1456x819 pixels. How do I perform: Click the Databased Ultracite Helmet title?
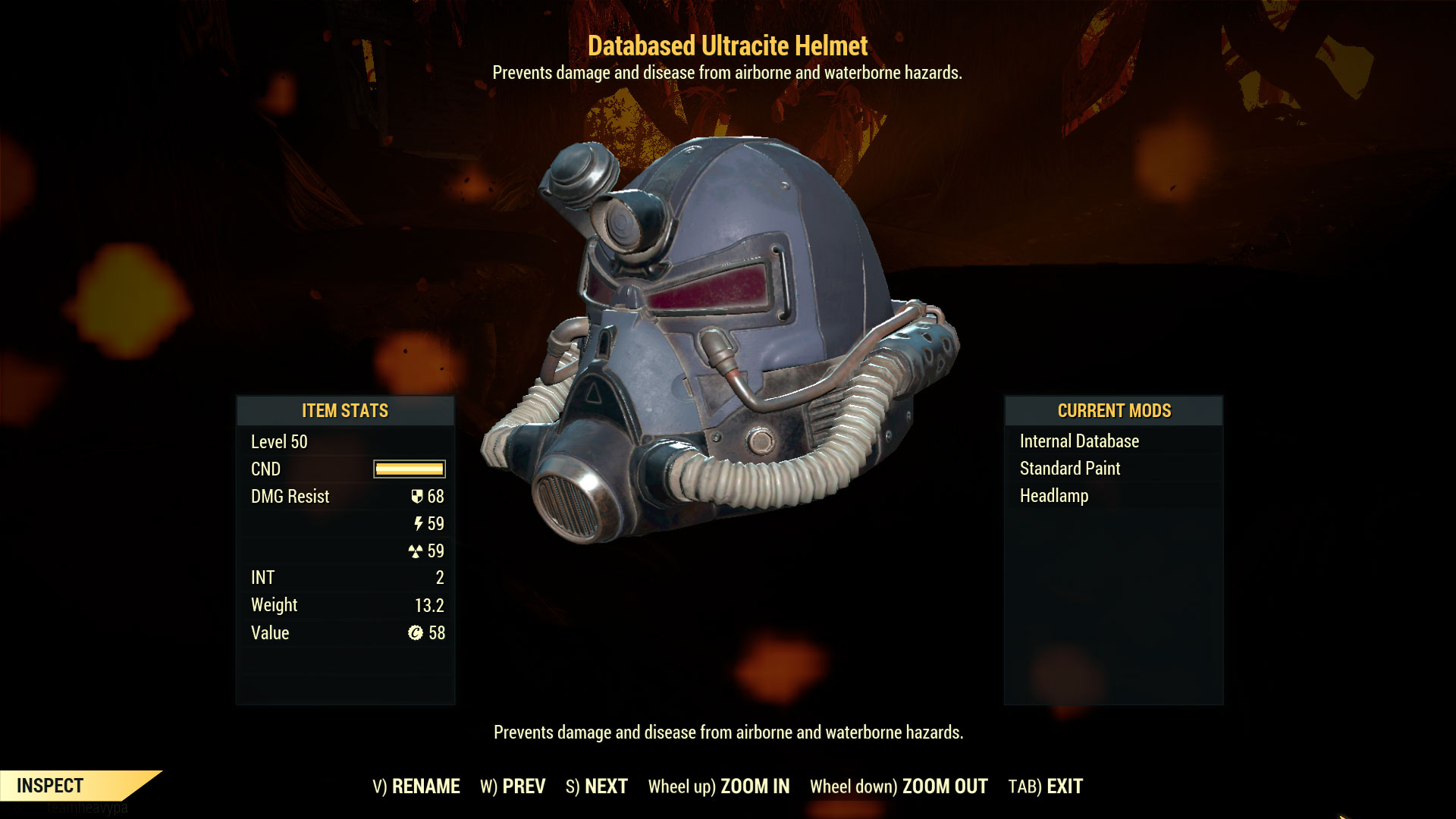tap(726, 46)
